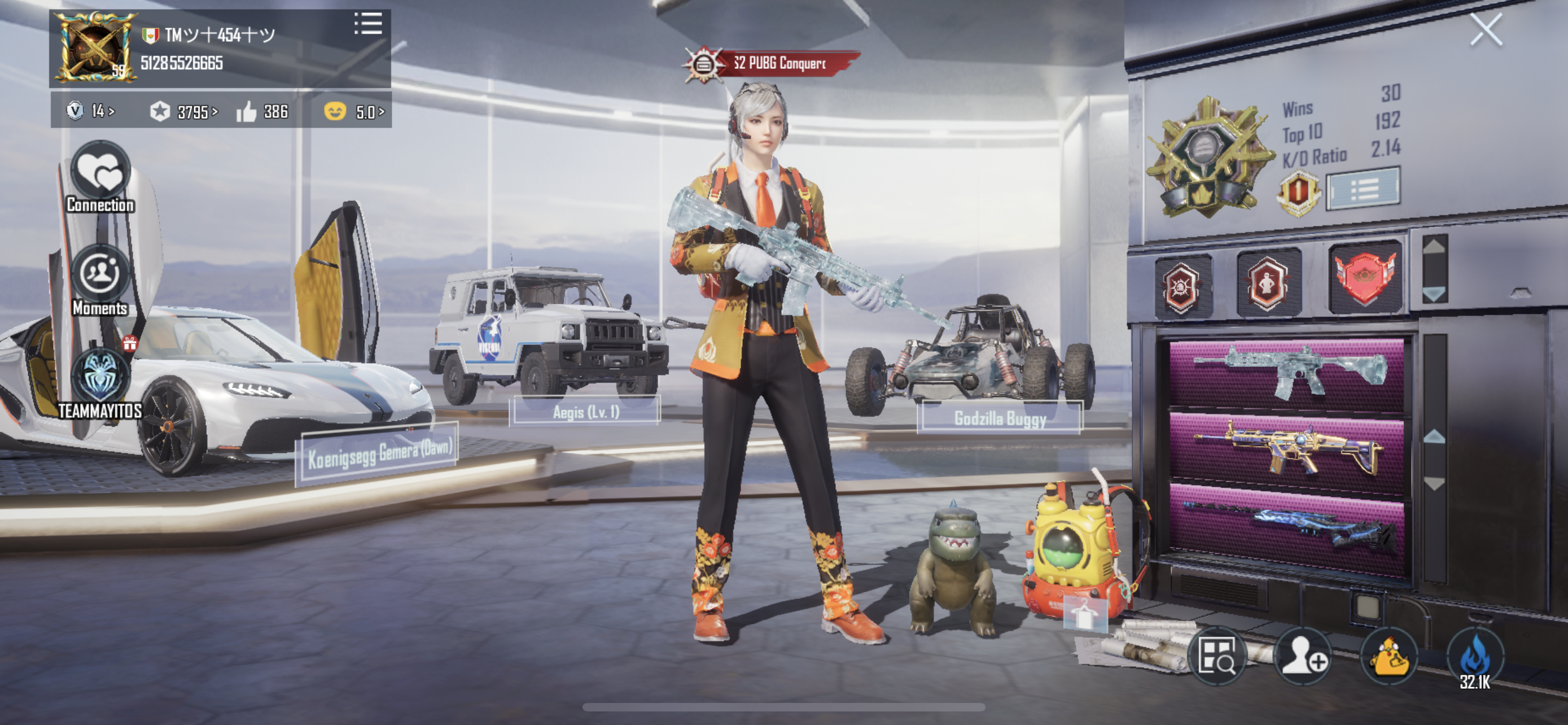Close the player profile screen
The image size is (1568, 725).
coord(1485,30)
